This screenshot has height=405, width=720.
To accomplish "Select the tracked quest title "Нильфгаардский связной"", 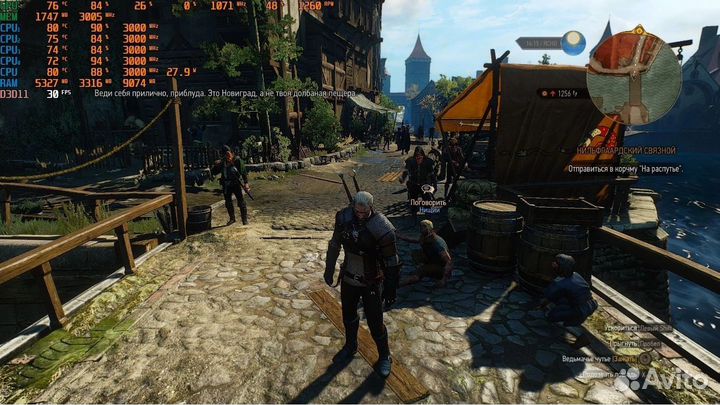I will click(x=626, y=151).
